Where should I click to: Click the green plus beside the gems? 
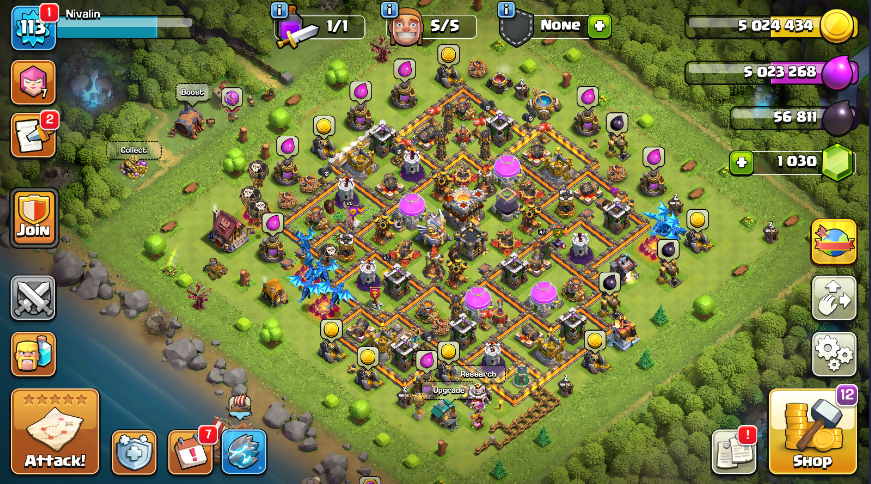click(x=741, y=162)
